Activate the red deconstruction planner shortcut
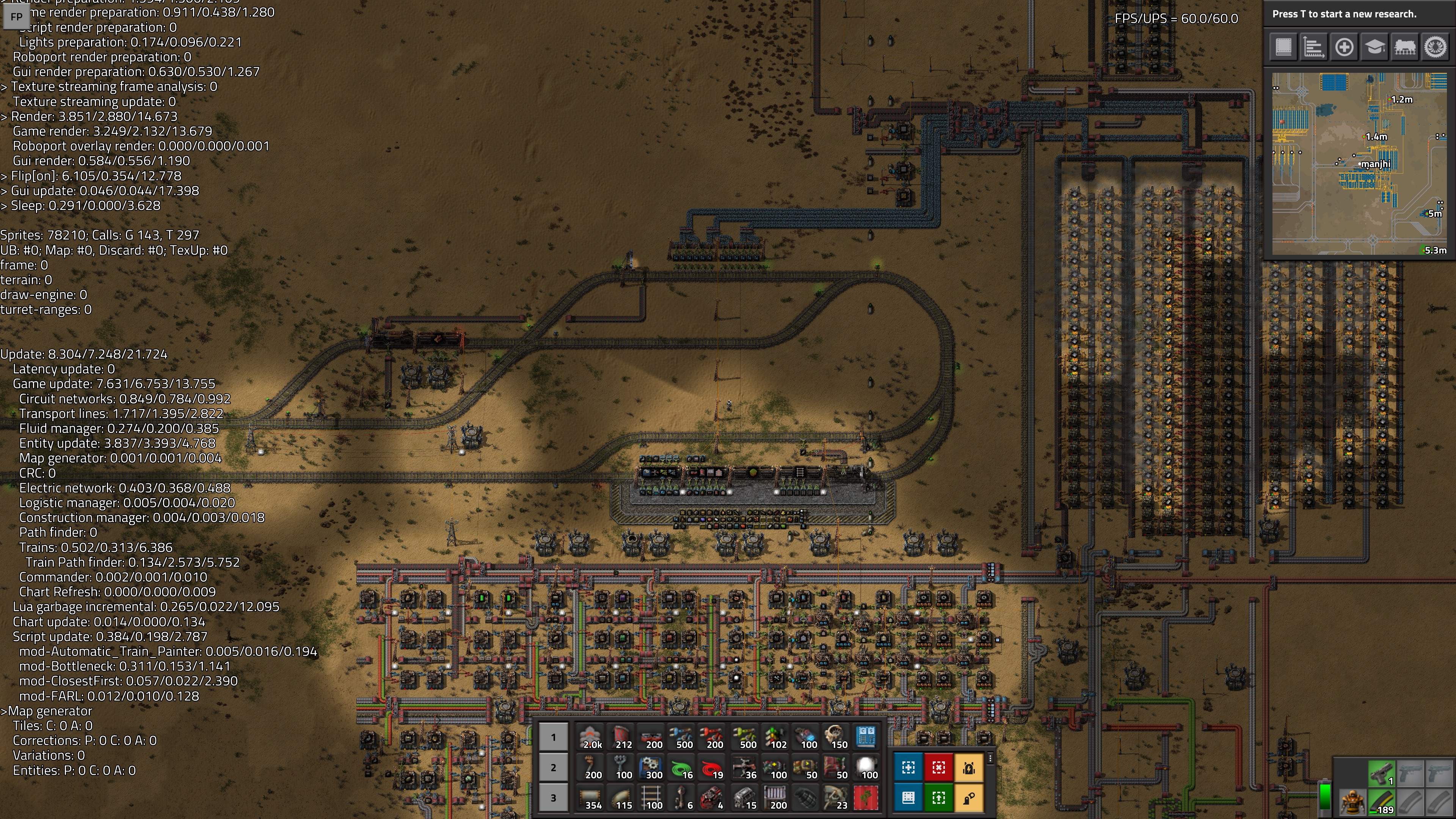1456x819 pixels. (939, 767)
